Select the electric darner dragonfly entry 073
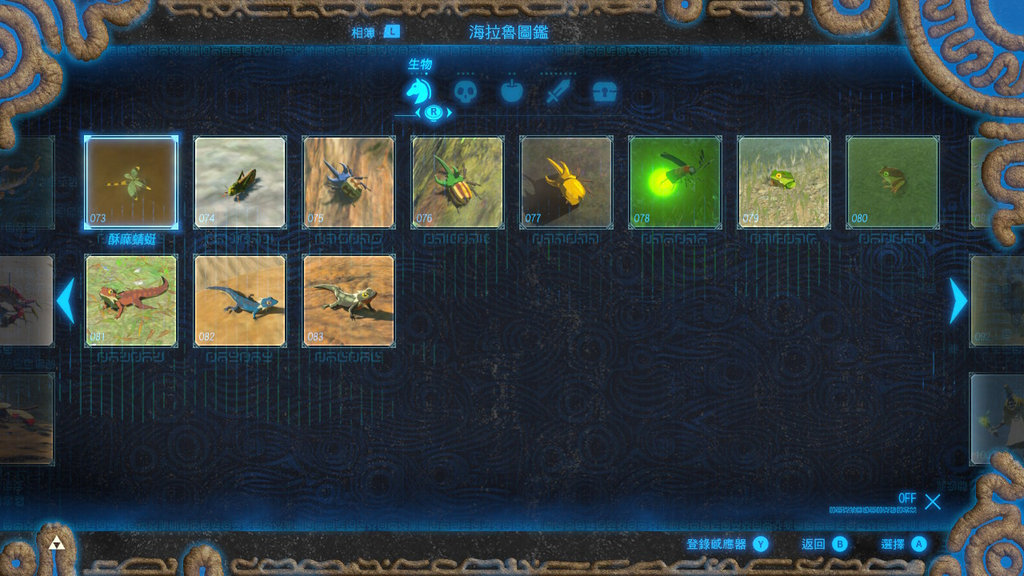This screenshot has height=576, width=1024. 131,182
